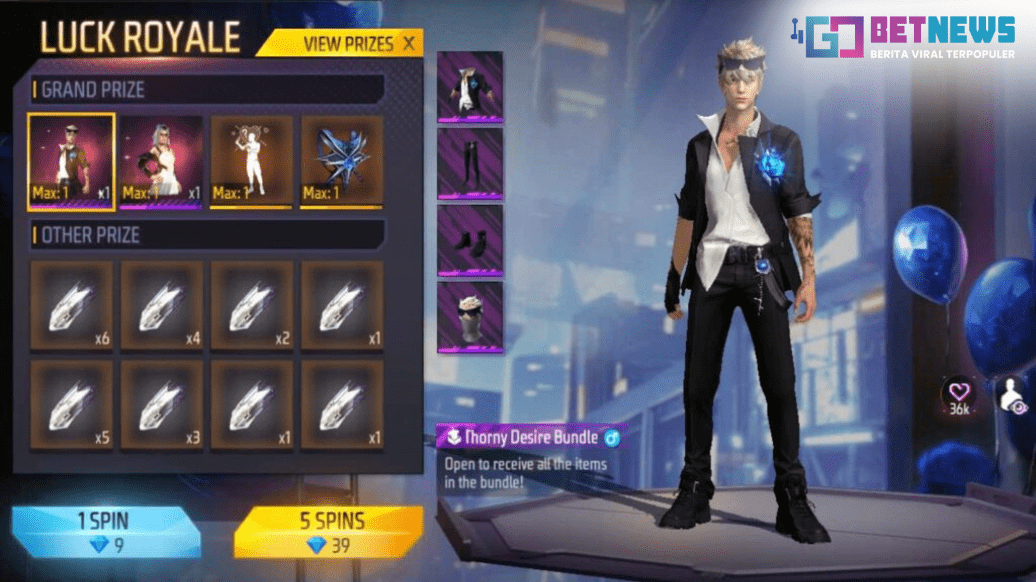Select the x3 token fragment prize
The height and width of the screenshot is (582, 1036).
161,403
